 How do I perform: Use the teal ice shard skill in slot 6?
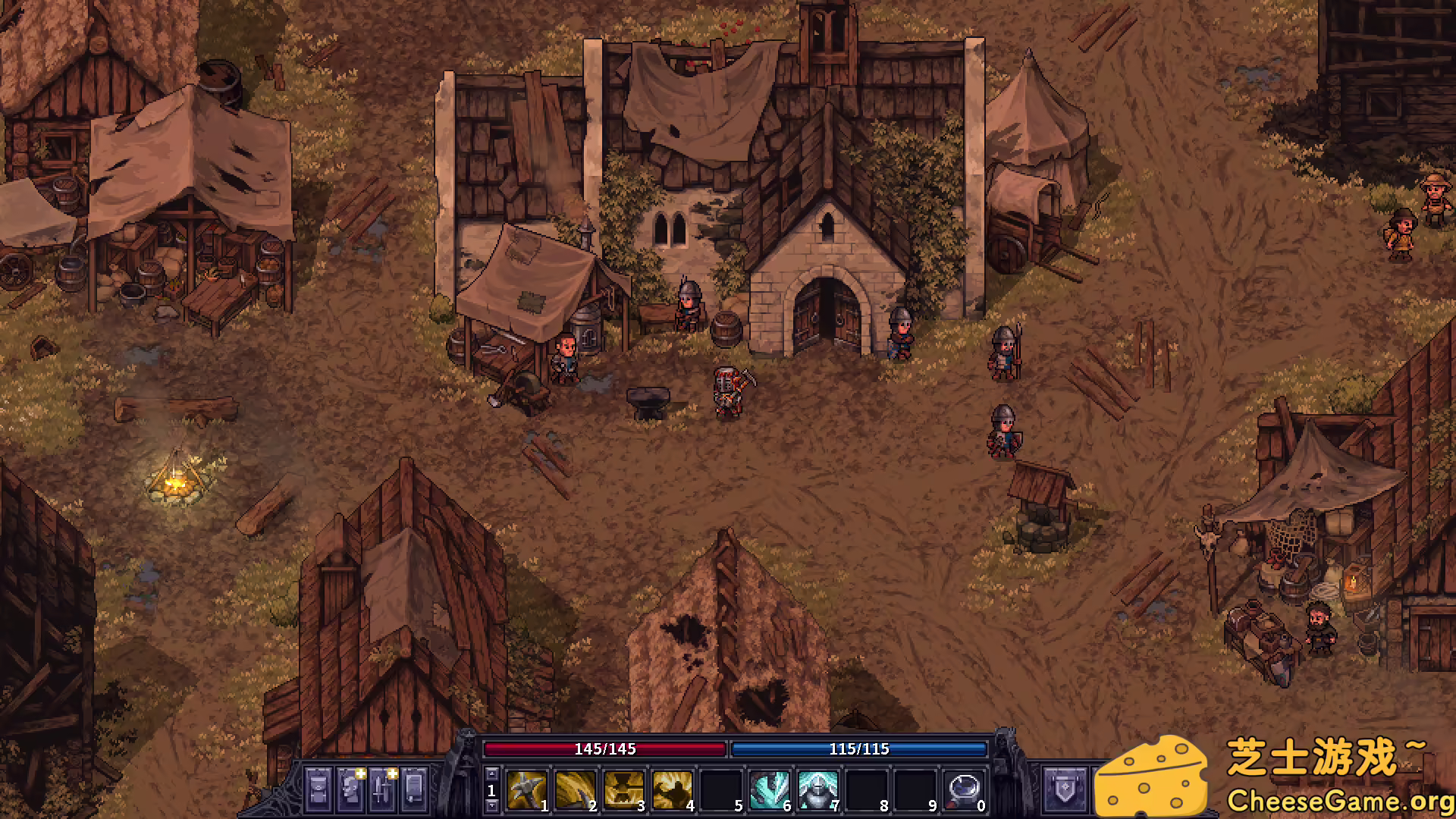point(769,790)
